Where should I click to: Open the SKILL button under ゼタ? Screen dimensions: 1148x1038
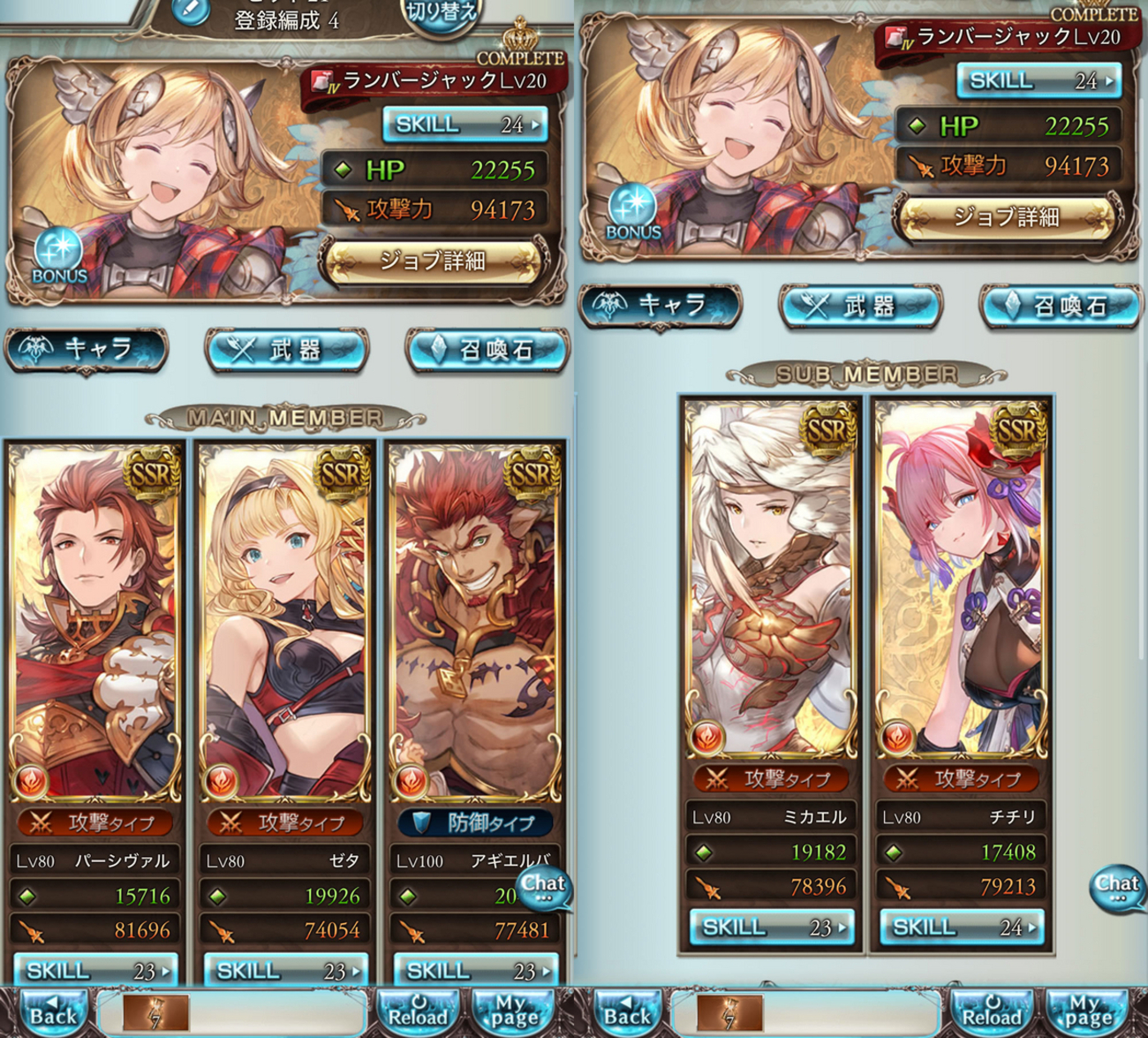(285, 970)
